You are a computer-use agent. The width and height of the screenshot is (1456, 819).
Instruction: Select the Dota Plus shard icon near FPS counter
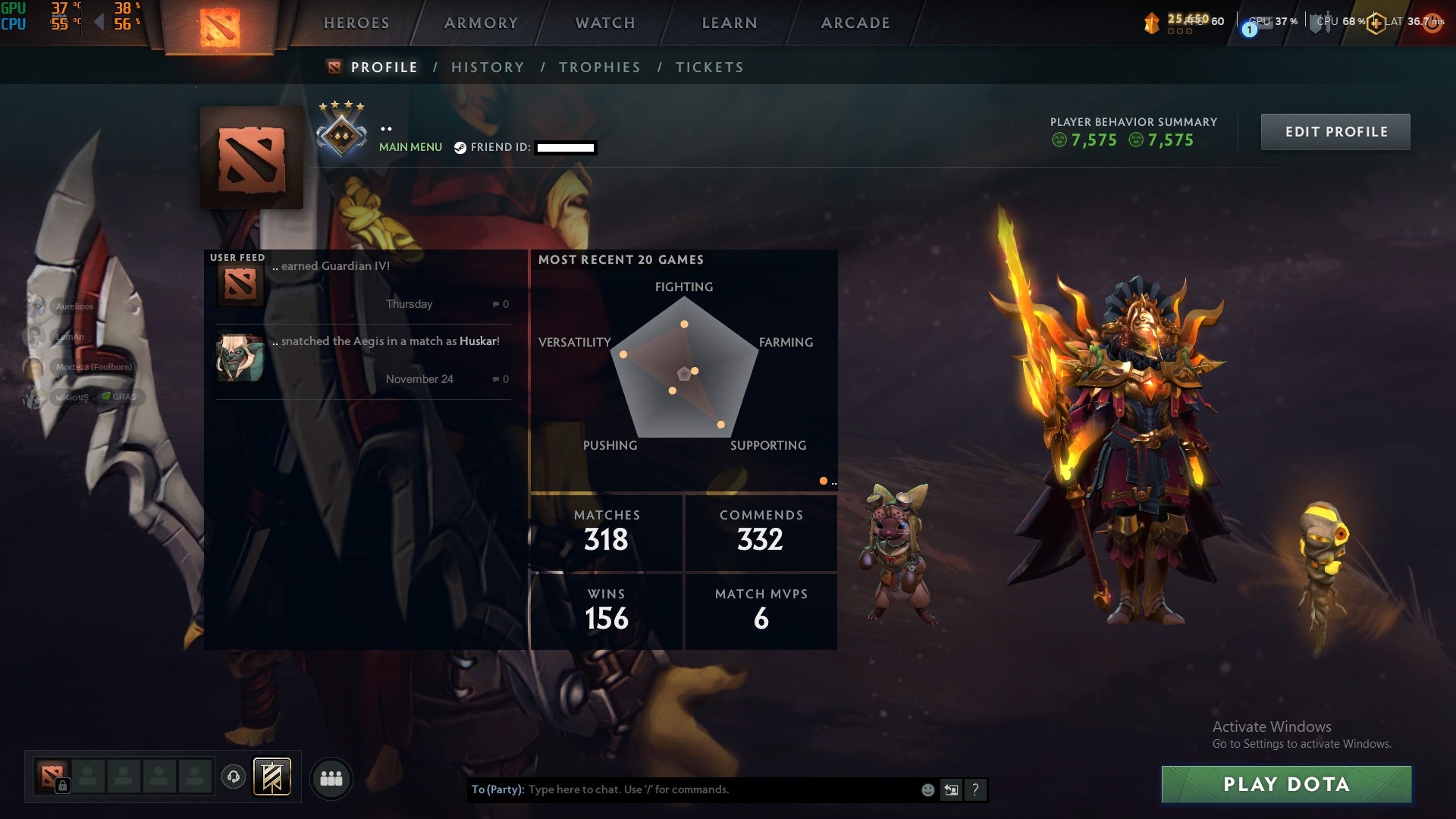coord(1150,23)
